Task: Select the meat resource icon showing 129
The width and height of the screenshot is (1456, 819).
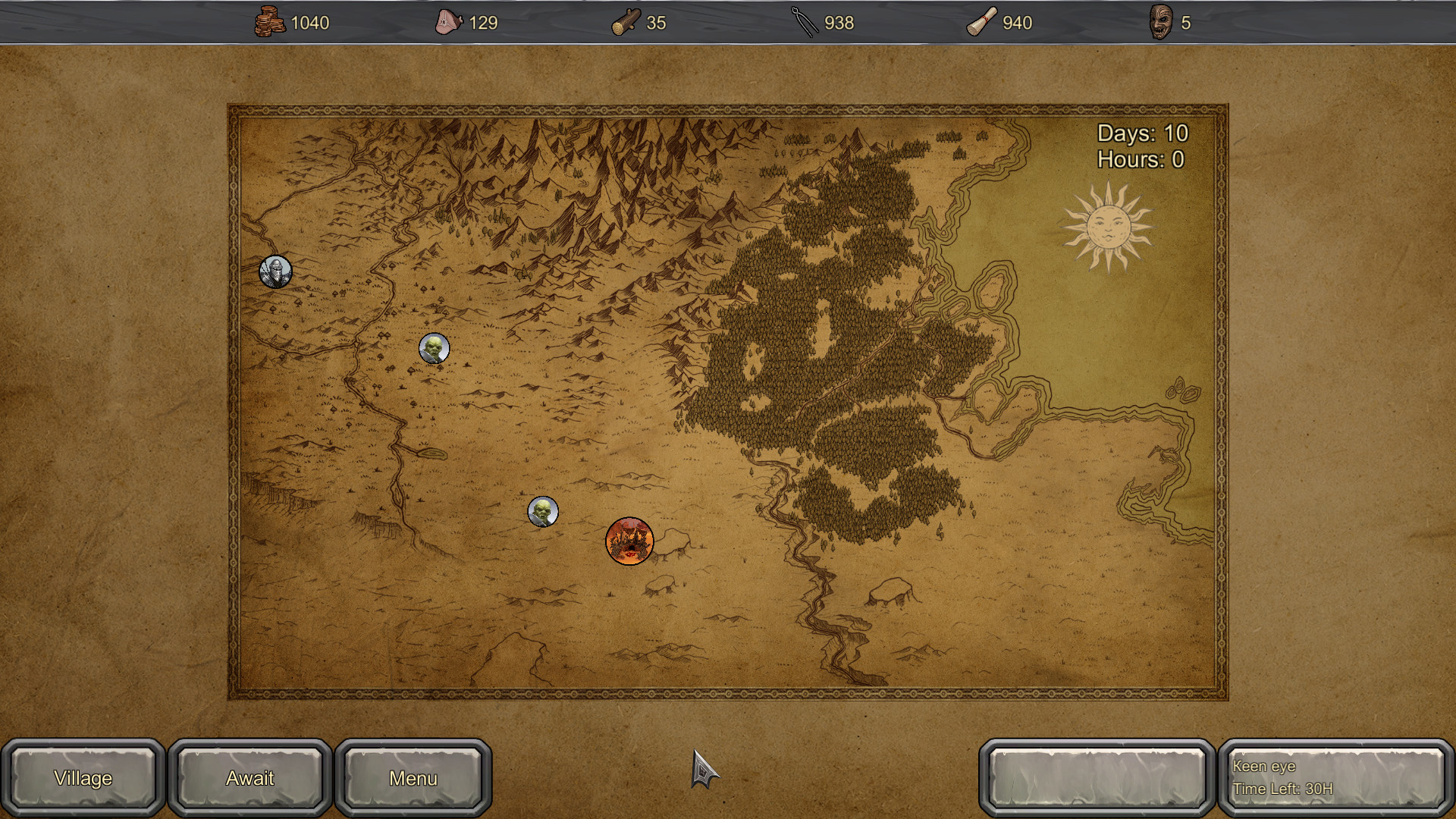Action: [x=448, y=21]
